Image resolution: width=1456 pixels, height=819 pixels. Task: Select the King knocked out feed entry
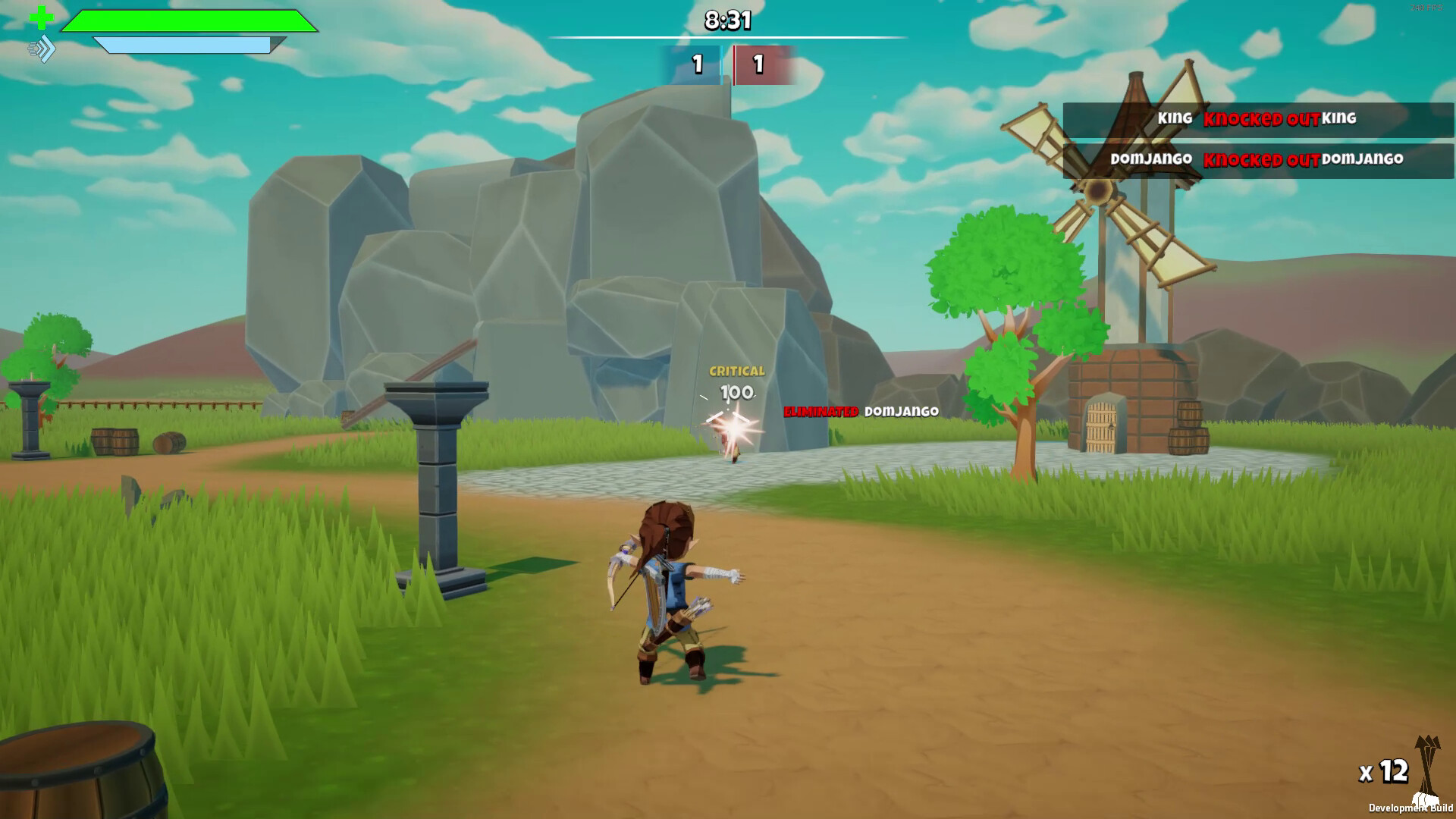pyautogui.click(x=1257, y=119)
